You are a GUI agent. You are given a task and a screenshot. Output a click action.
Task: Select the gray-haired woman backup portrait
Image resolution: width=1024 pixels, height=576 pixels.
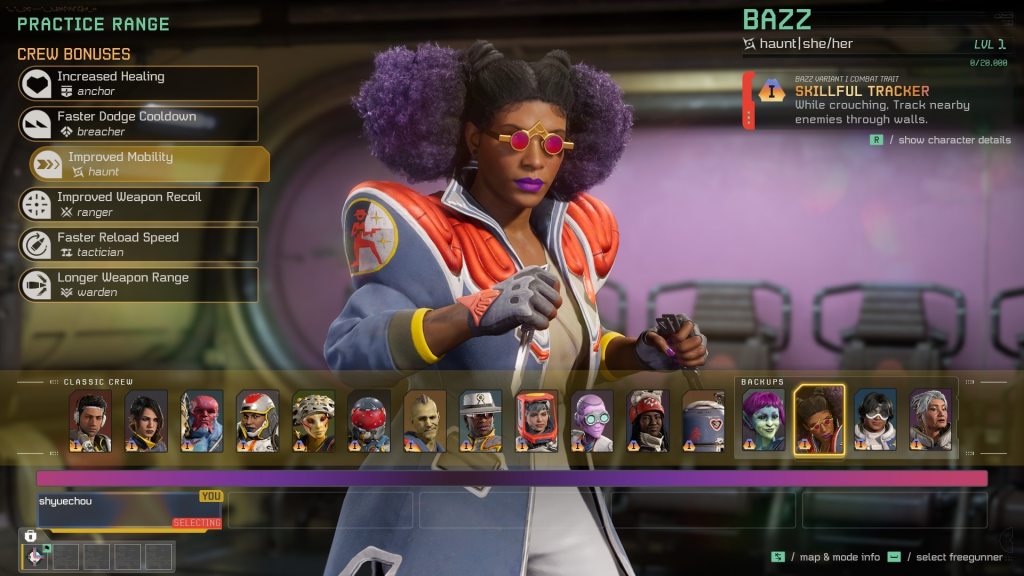(x=931, y=421)
